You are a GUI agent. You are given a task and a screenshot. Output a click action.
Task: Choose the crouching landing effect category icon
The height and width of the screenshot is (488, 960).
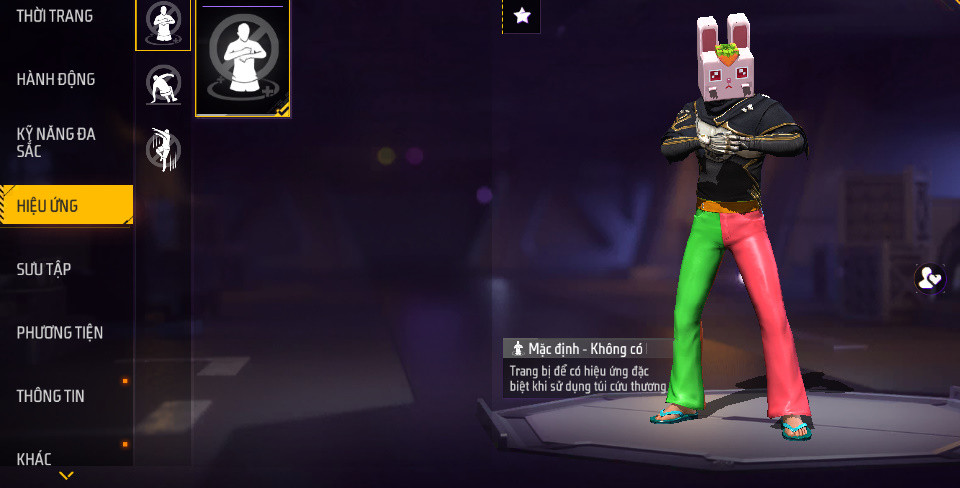[x=163, y=85]
